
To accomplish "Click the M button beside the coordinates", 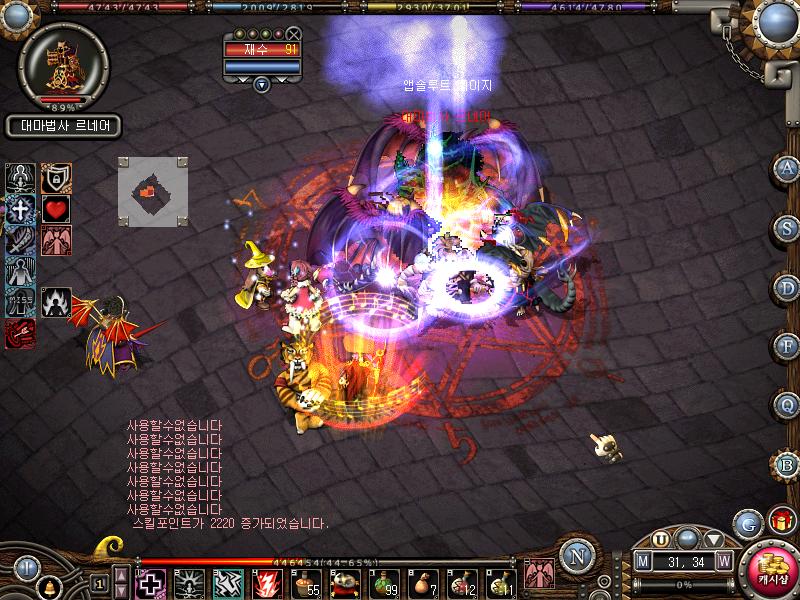I will (x=643, y=562).
